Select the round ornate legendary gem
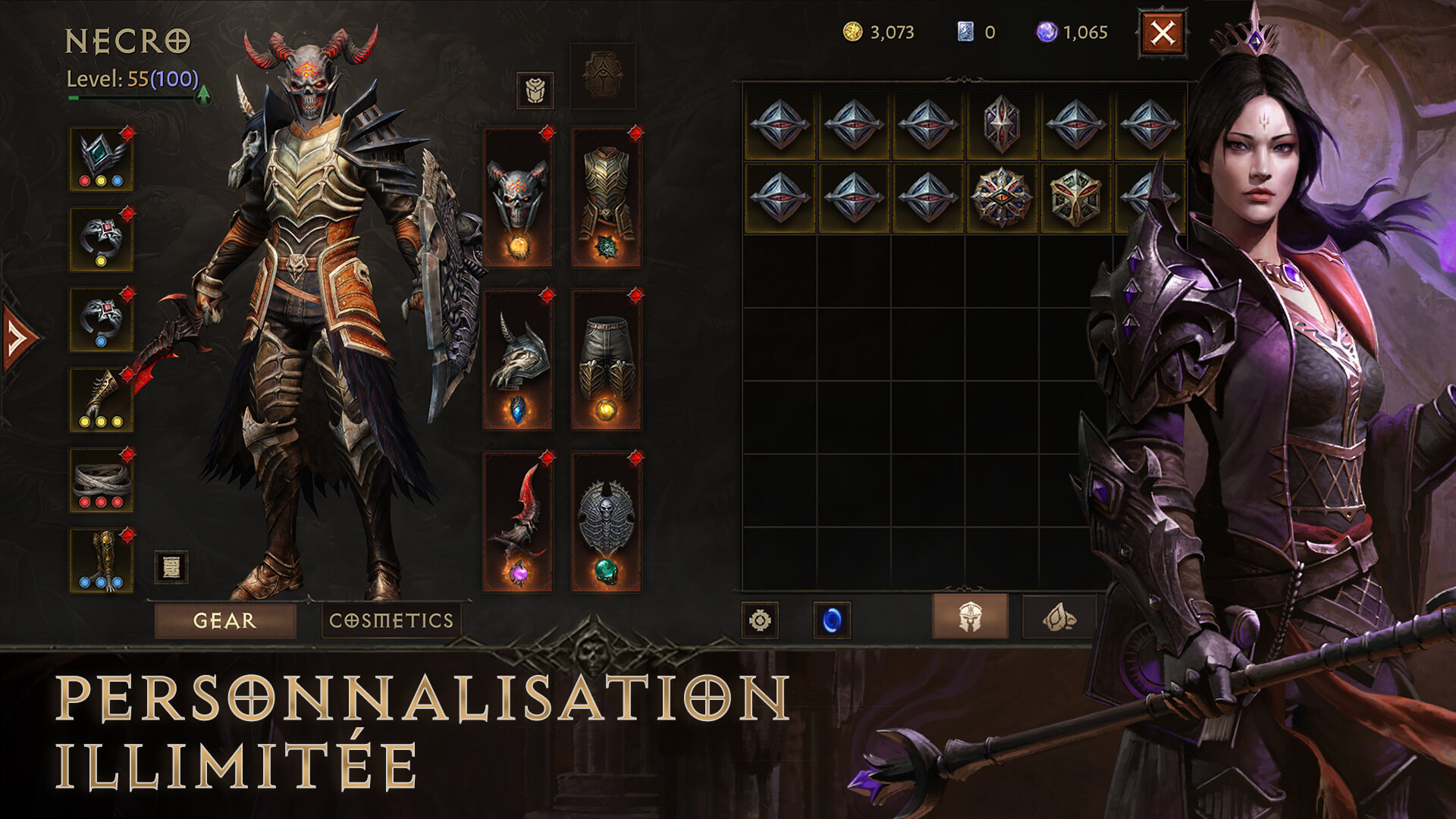Screen dimensions: 1456x819 pyautogui.click(x=1002, y=197)
